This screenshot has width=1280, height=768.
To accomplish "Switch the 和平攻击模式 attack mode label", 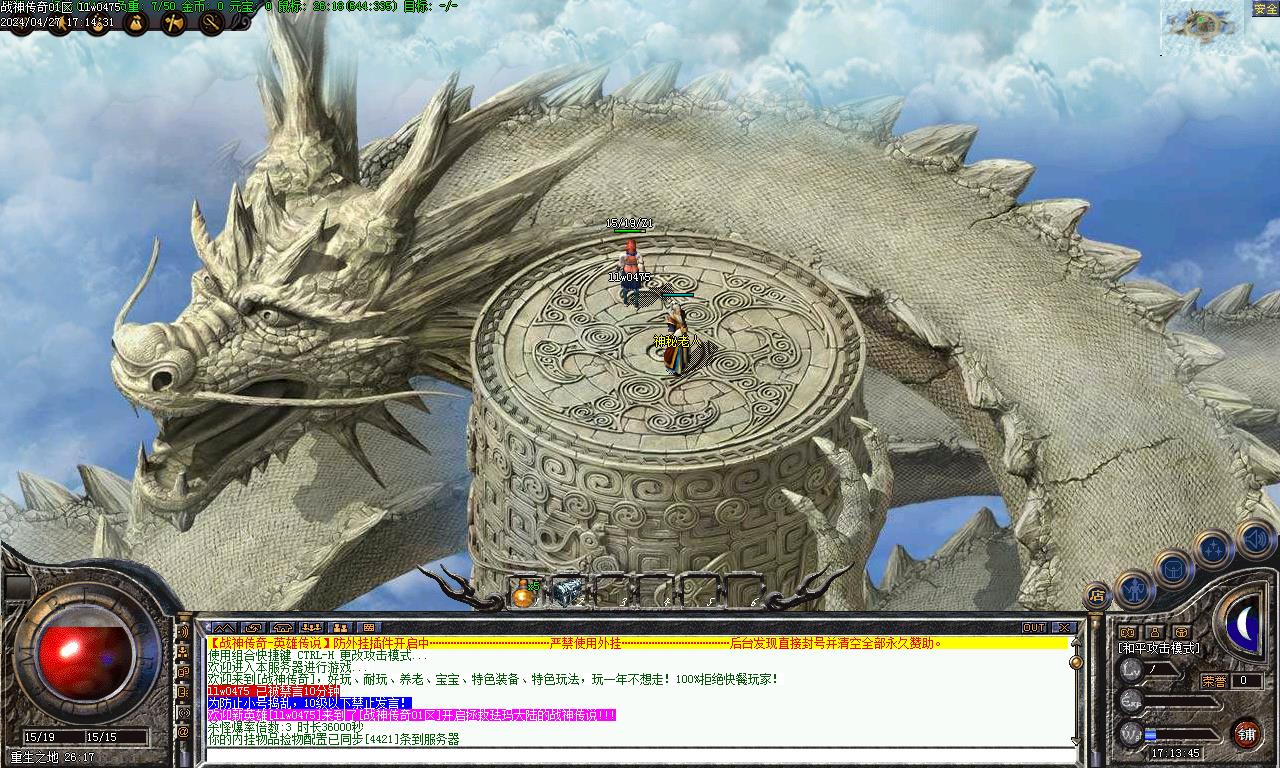I will 1158,648.
